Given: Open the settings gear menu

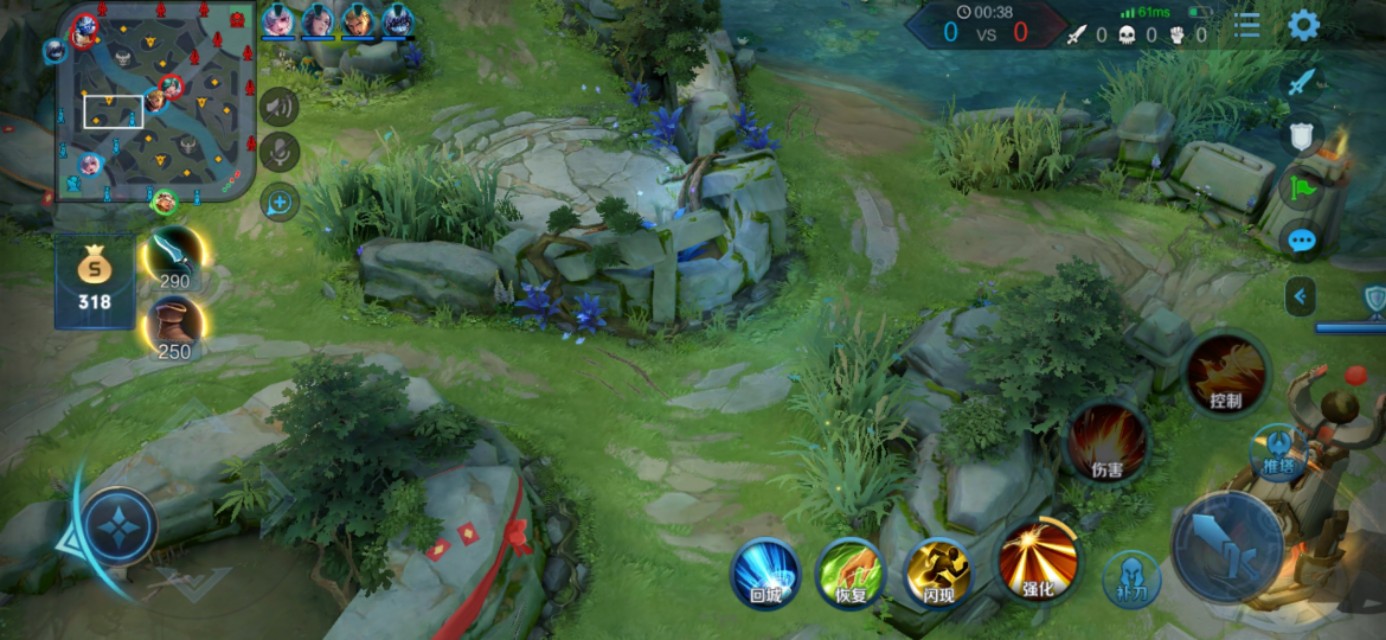Looking at the screenshot, I should click(x=1303, y=25).
